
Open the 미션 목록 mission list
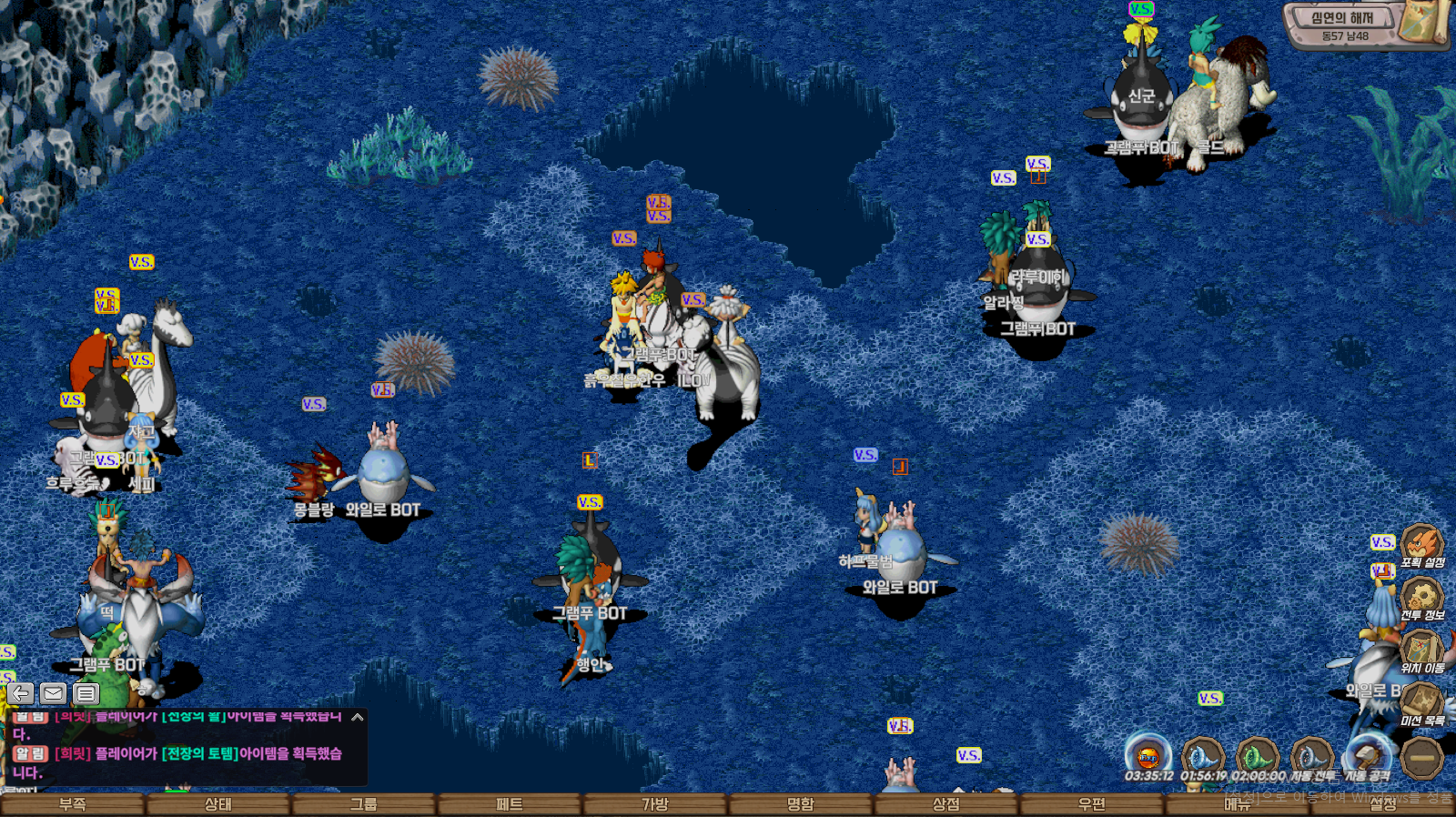(x=1421, y=703)
